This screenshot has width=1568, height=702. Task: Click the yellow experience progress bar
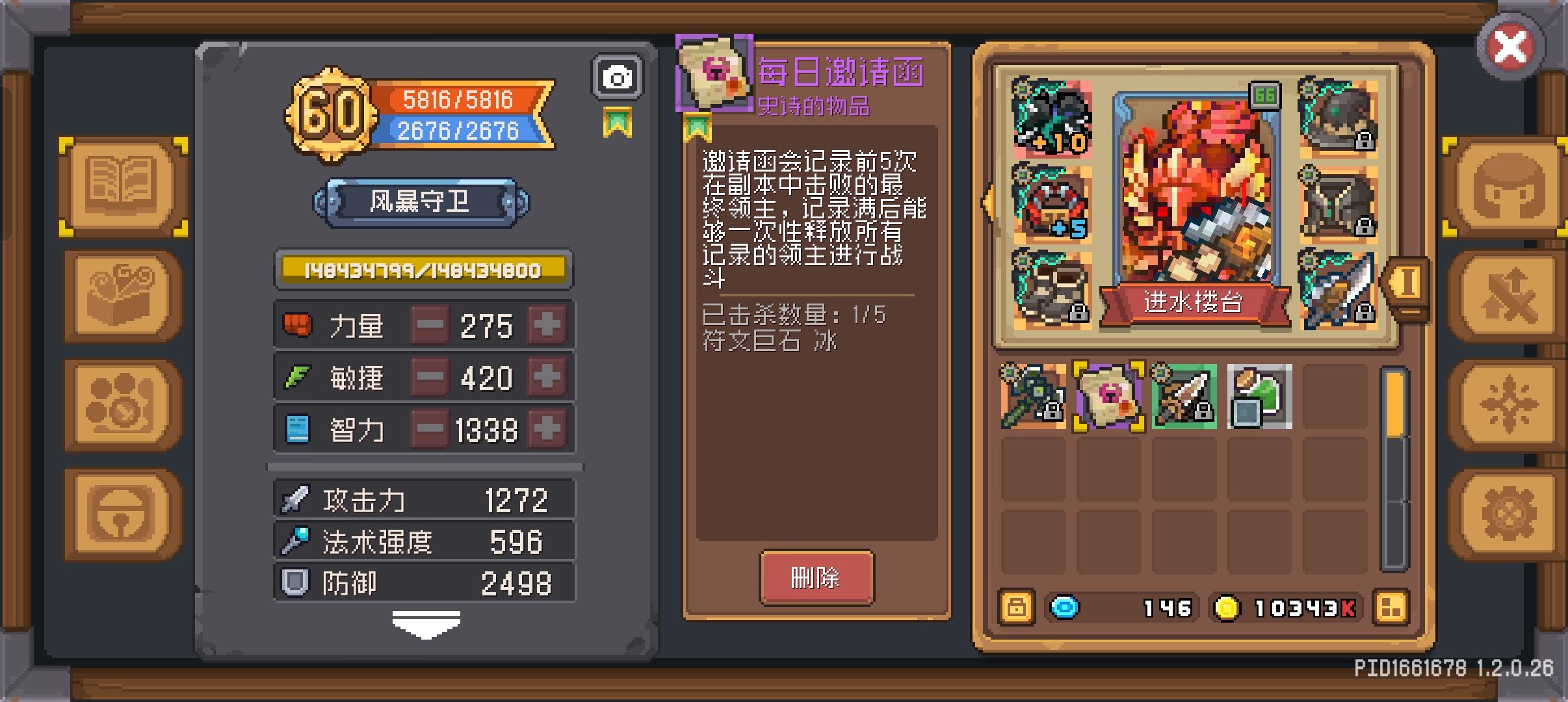tap(424, 269)
